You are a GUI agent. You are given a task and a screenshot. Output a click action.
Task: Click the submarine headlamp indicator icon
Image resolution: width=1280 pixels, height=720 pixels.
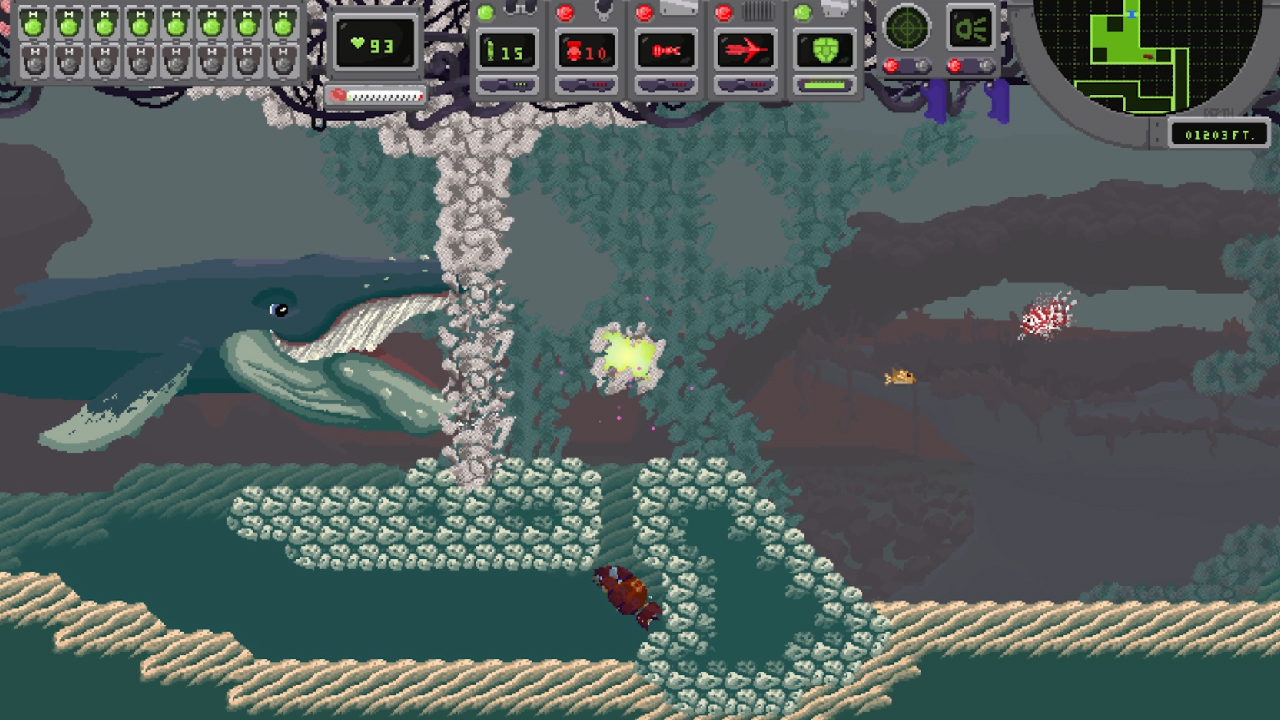(x=970, y=27)
